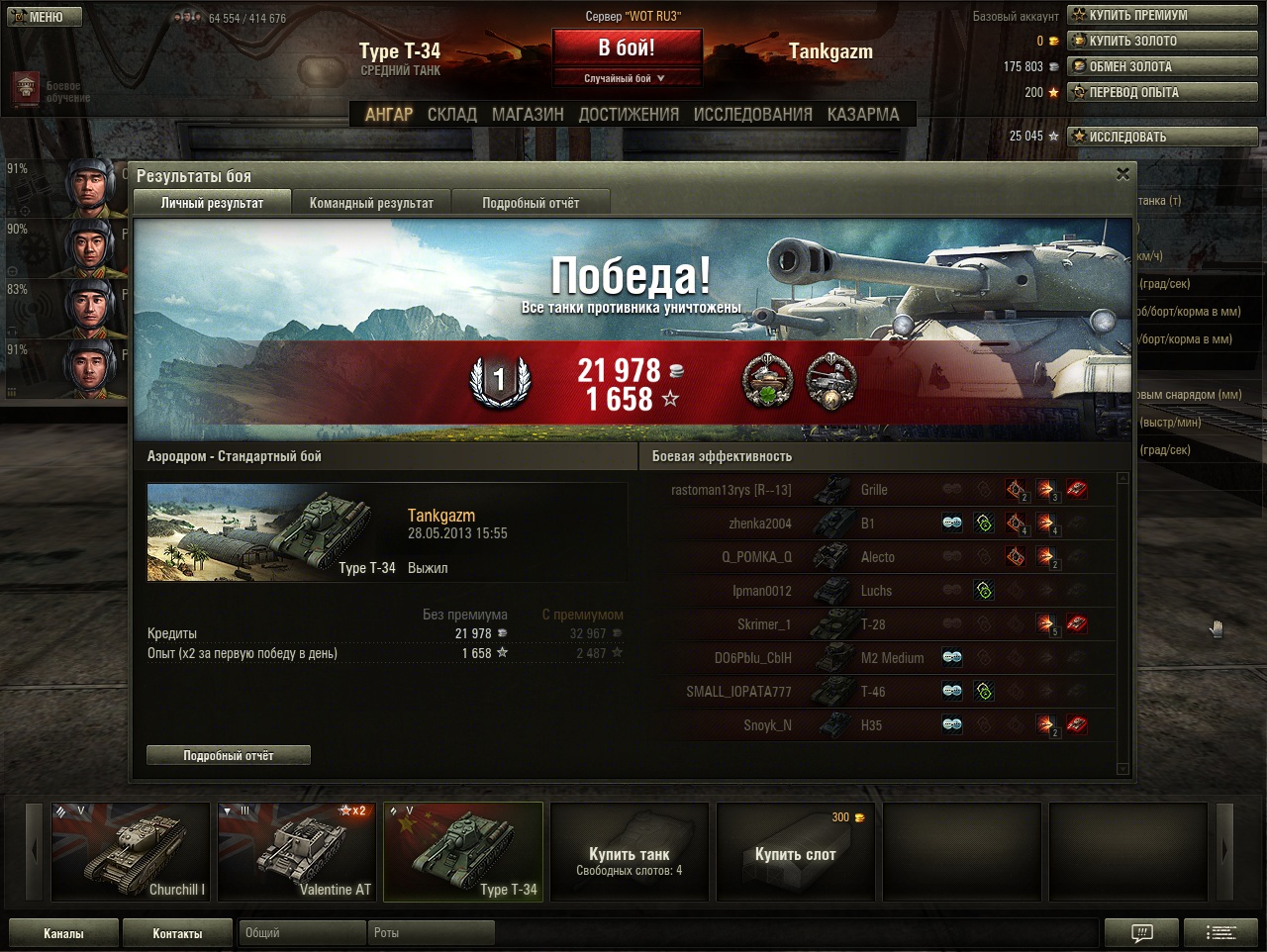Select the Churchill I tank in carousel
1267x952 pixels.
click(131, 851)
